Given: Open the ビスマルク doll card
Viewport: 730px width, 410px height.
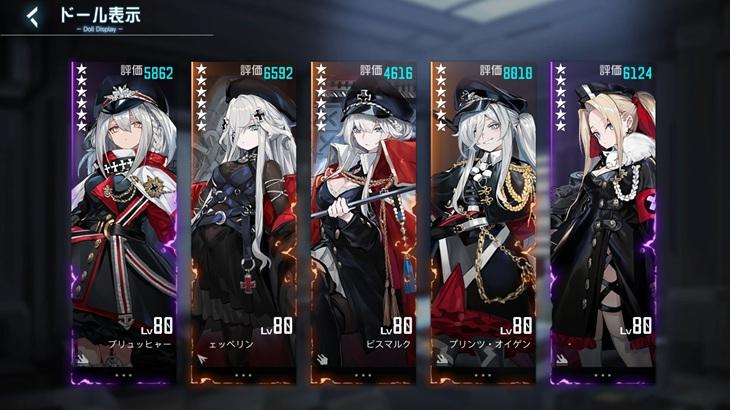Looking at the screenshot, I should point(362,220).
